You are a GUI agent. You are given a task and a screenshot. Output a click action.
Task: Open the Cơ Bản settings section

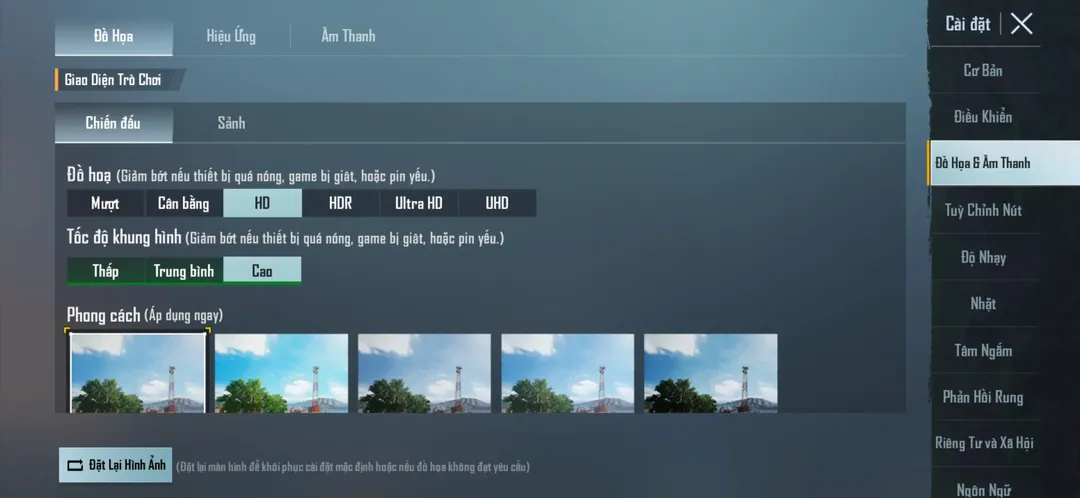pyautogui.click(x=983, y=71)
